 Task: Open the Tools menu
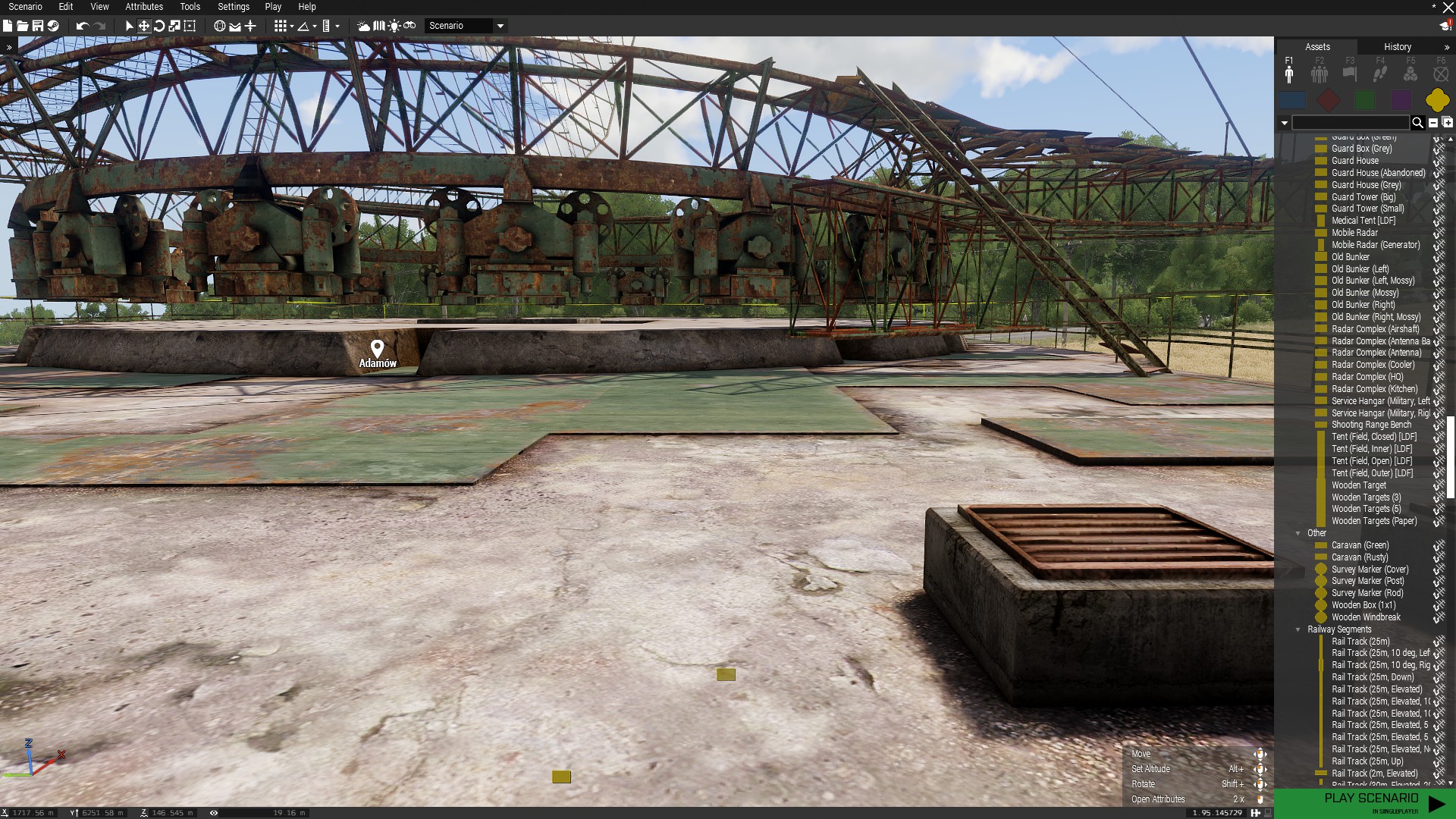click(x=190, y=7)
